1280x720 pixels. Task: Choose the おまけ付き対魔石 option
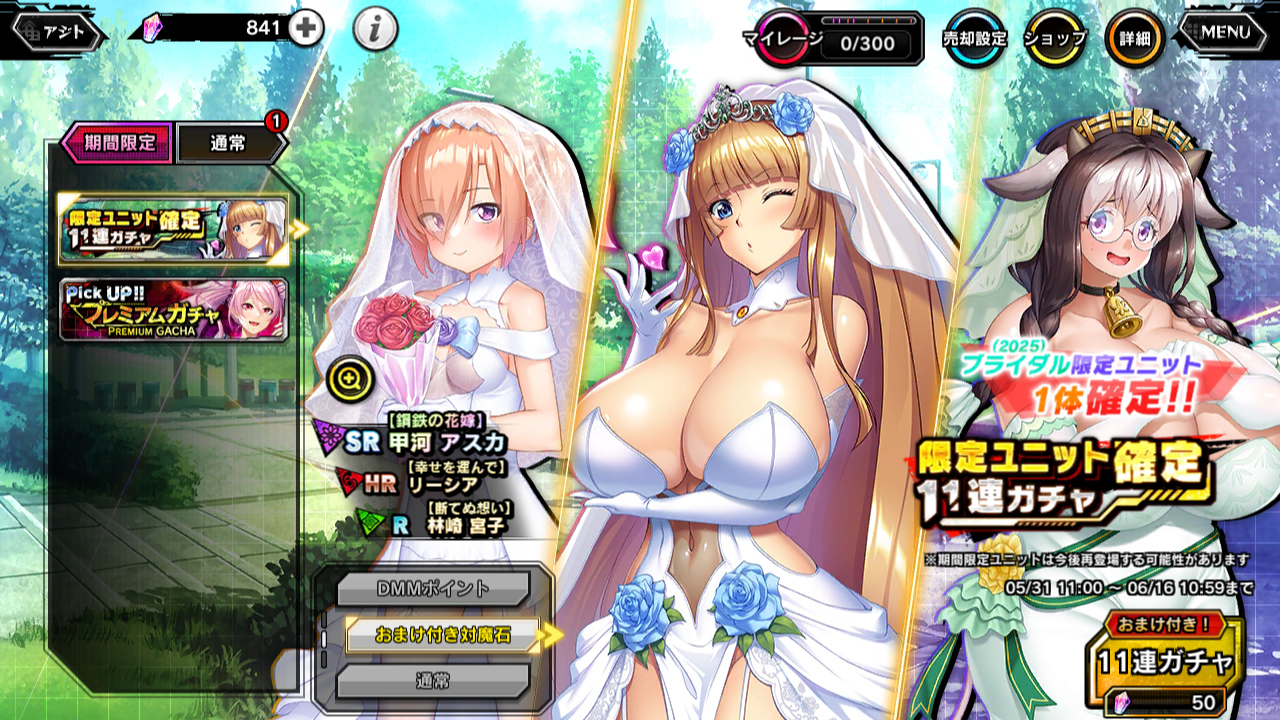(442, 635)
